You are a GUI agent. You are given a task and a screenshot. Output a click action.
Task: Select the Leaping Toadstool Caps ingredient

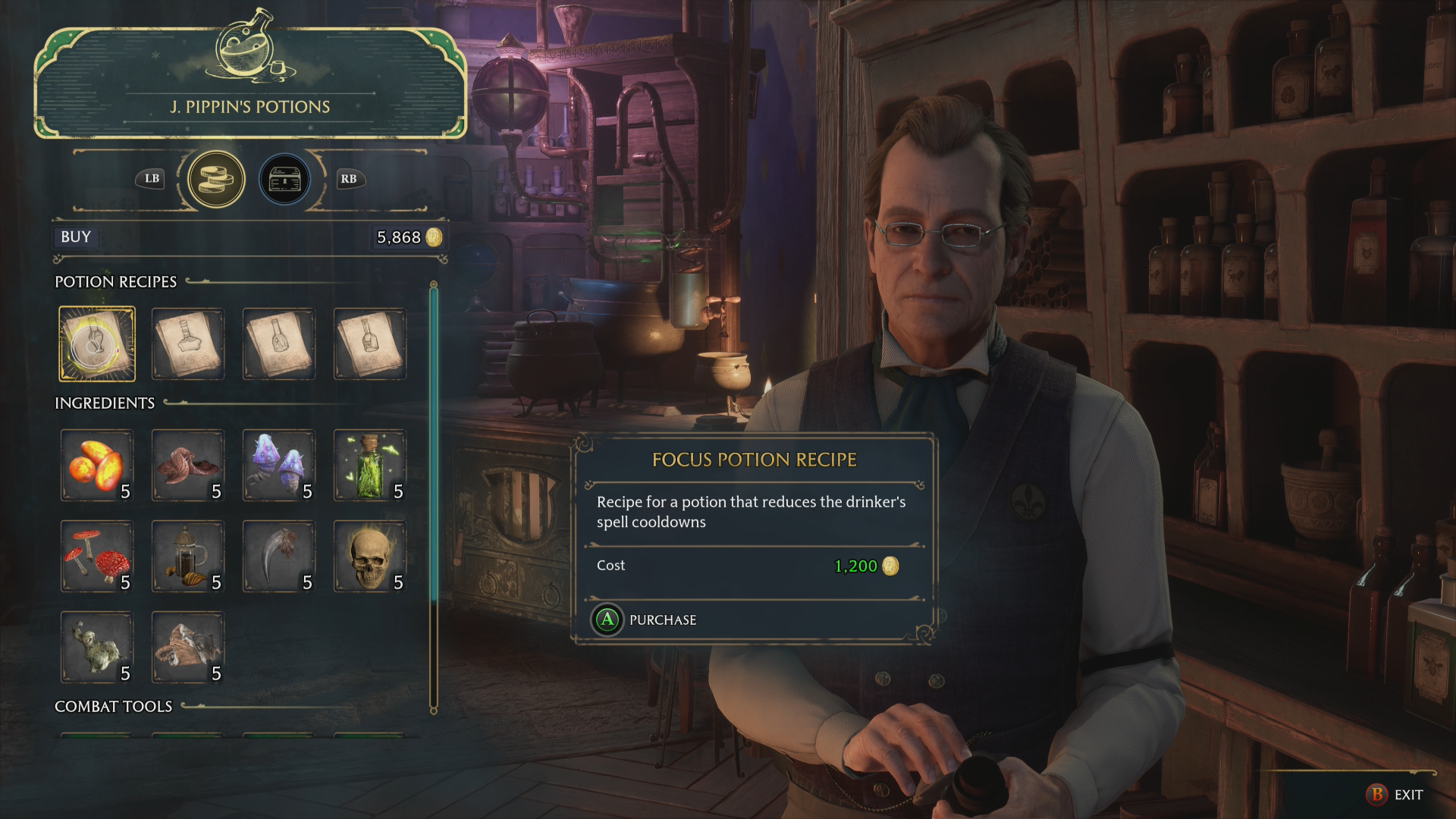coord(279,465)
